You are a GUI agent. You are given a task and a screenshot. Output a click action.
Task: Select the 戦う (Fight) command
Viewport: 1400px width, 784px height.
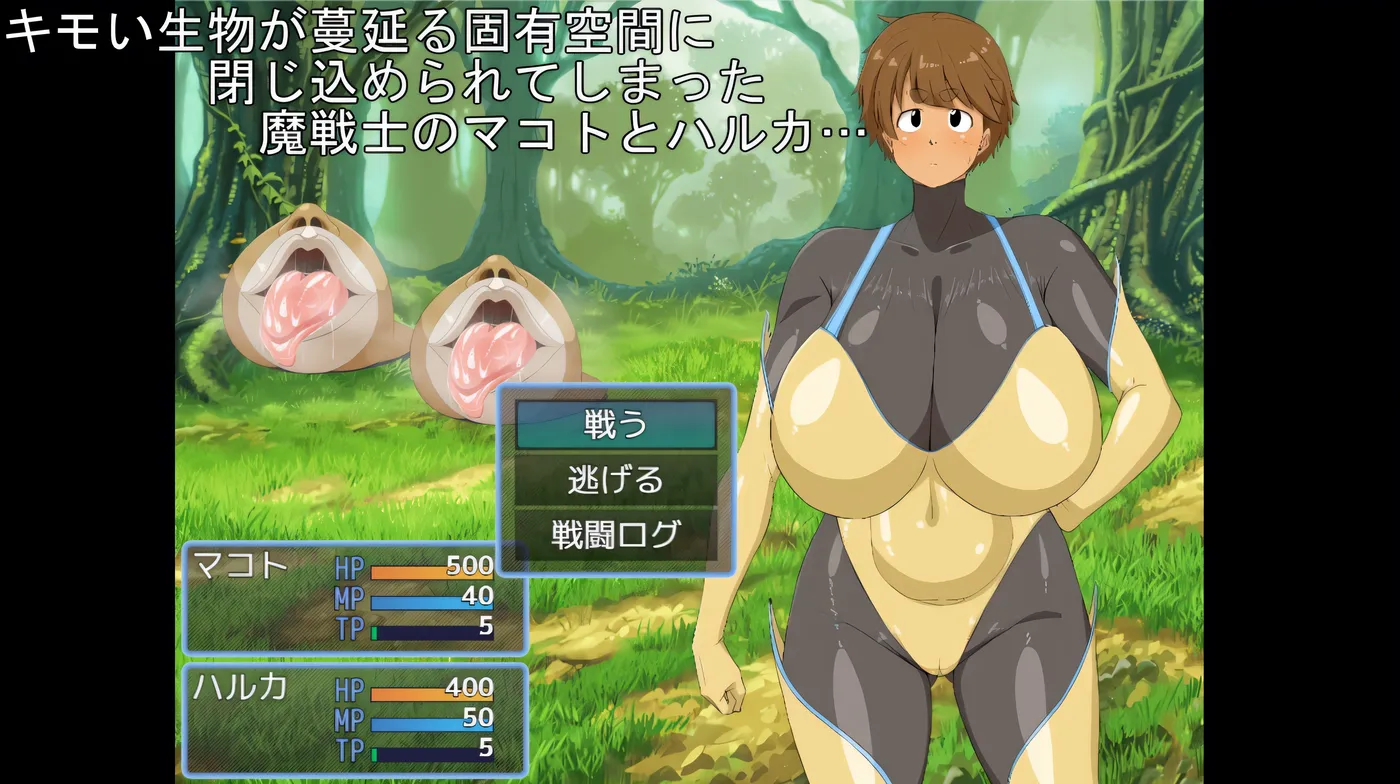tap(616, 425)
